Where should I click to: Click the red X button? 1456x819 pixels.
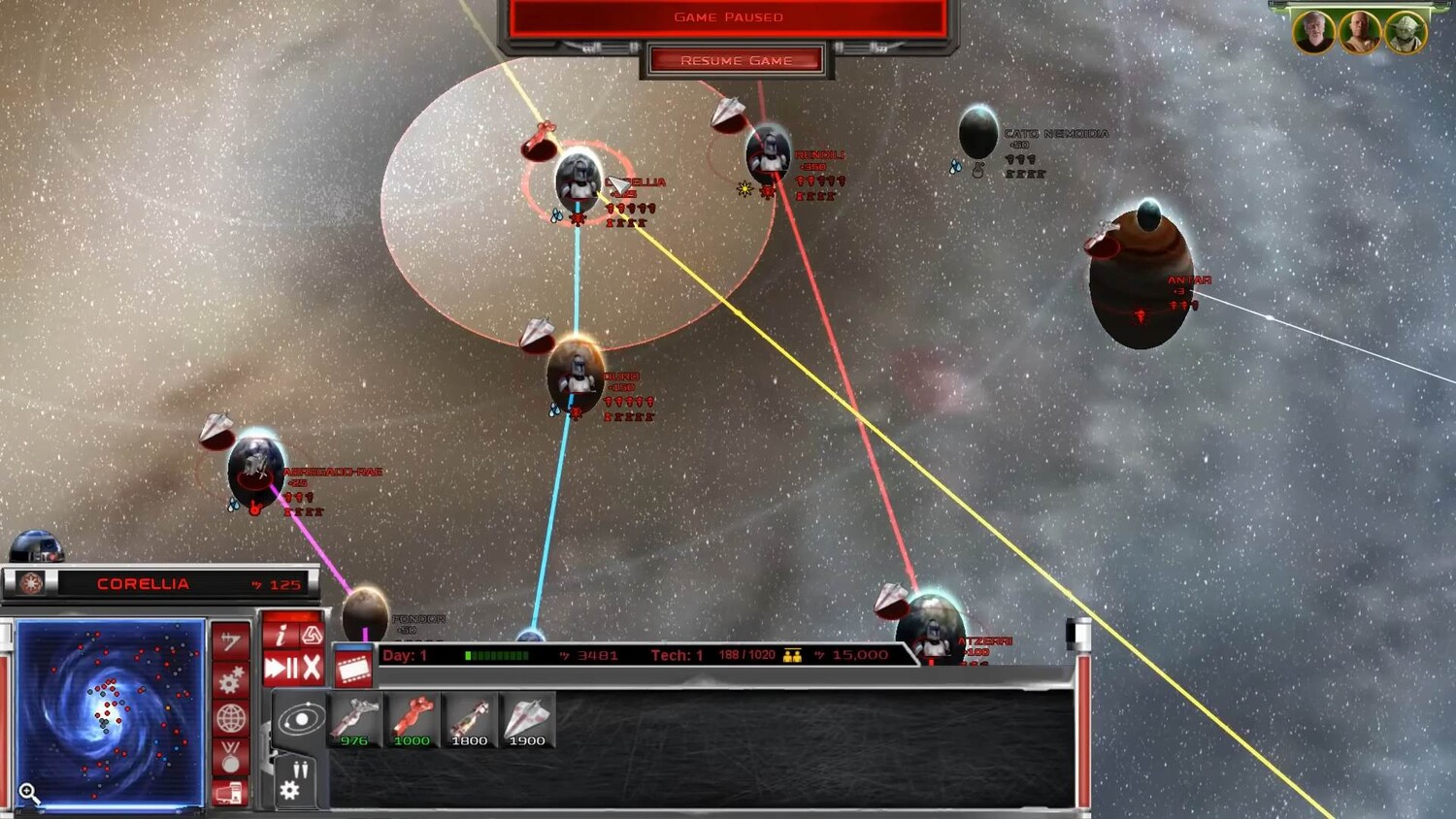[312, 668]
